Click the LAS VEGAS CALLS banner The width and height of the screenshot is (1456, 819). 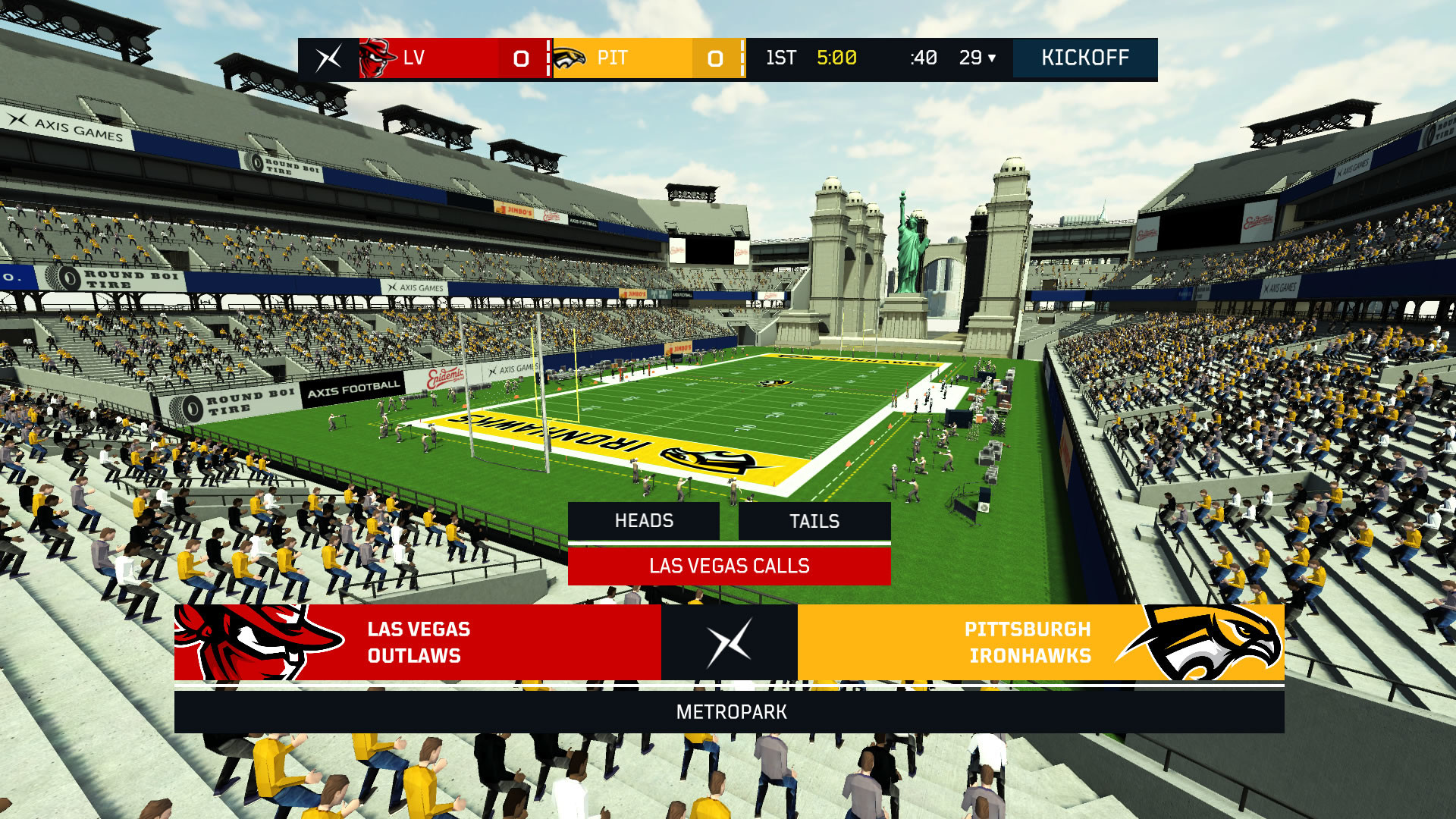[x=729, y=566]
